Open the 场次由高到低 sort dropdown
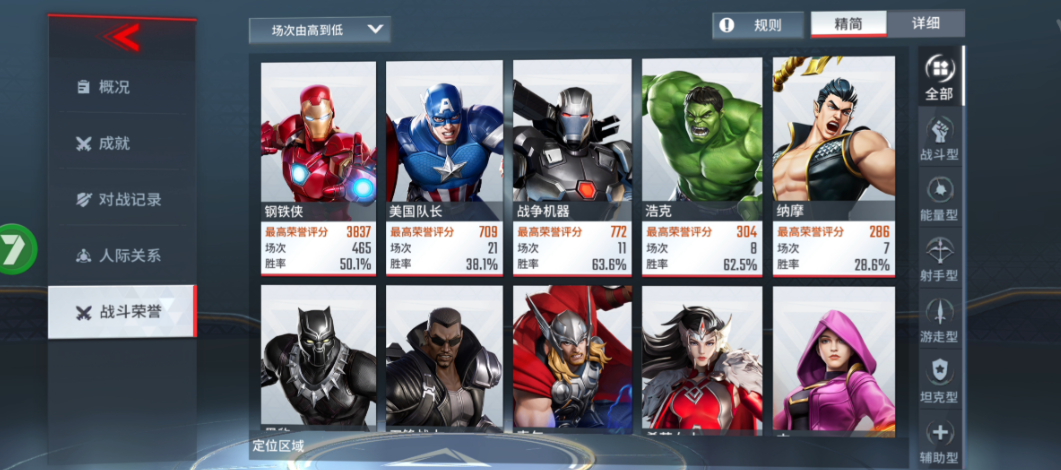 tap(319, 30)
